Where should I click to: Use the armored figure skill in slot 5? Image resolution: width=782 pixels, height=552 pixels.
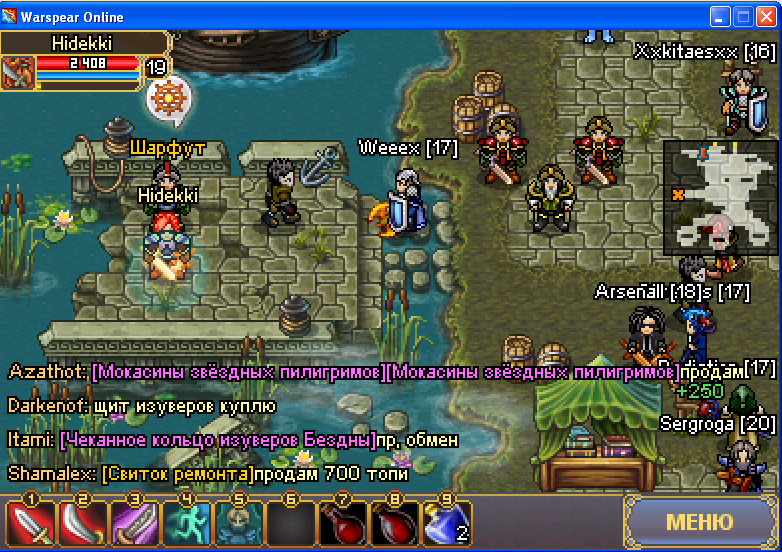[239, 523]
